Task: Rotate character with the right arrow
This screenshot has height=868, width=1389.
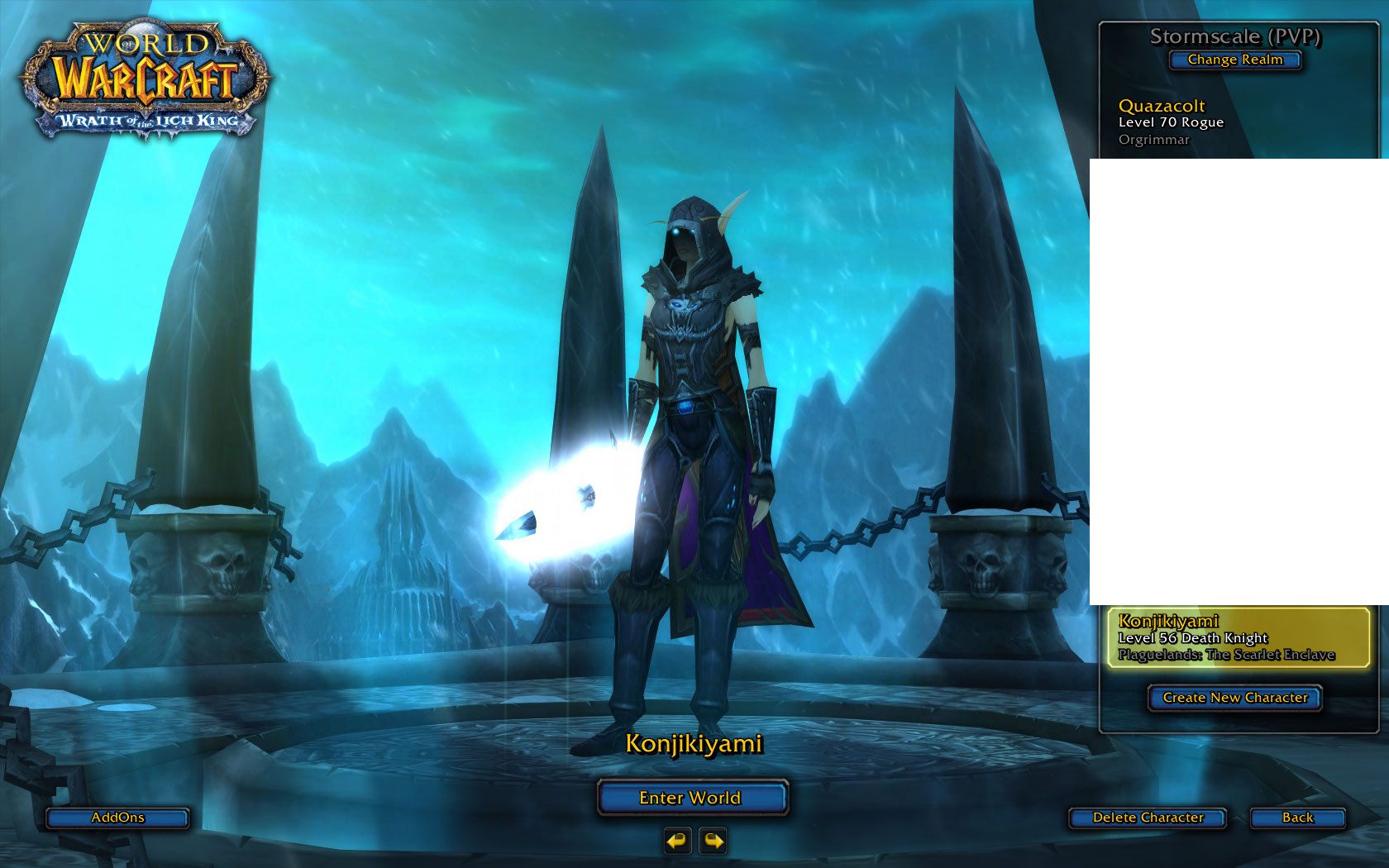Action: 713,842
